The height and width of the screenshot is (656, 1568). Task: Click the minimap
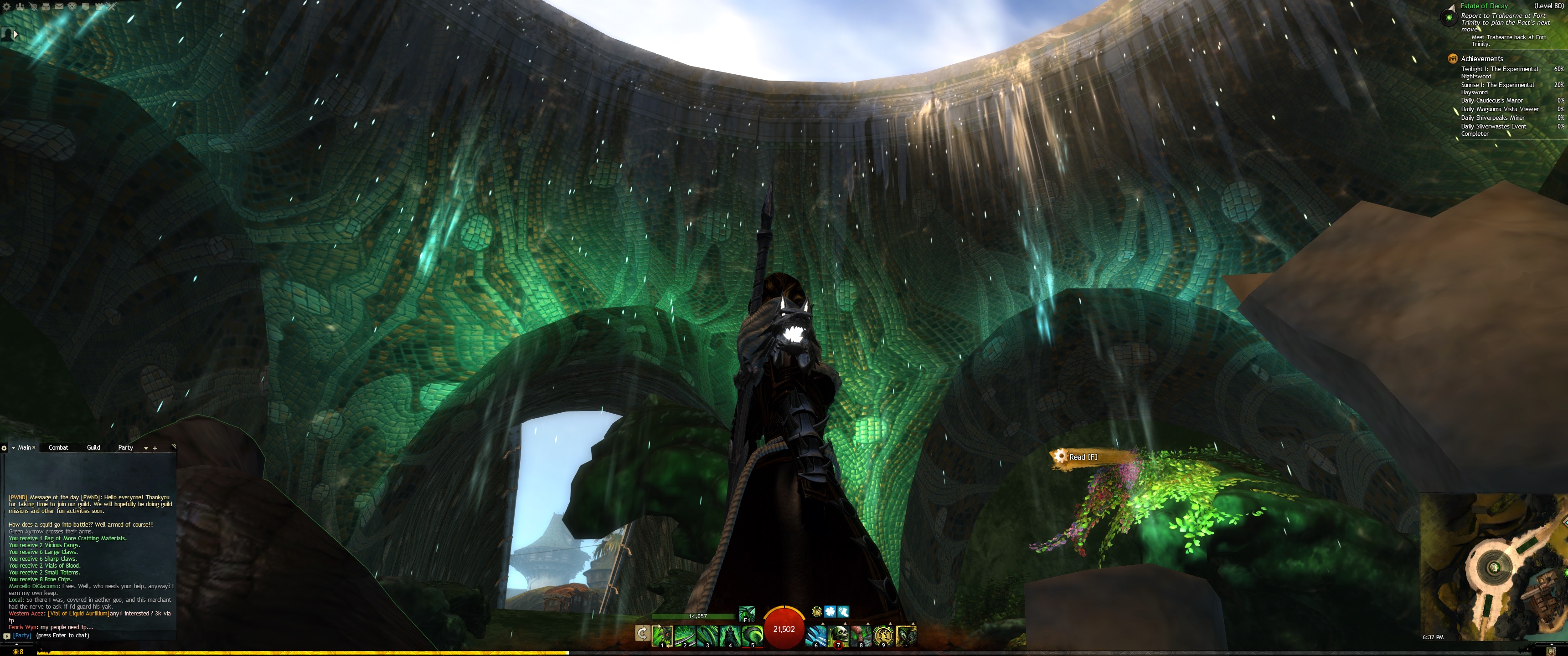pyautogui.click(x=1491, y=566)
